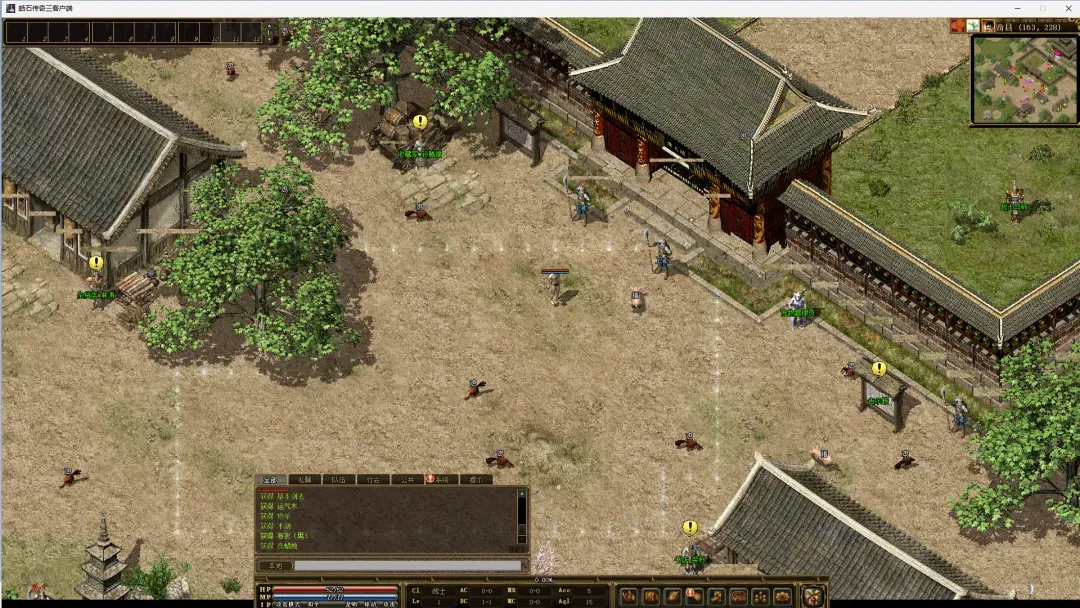Click the chat message input field
Viewport: 1080px width, 608px height.
click(407, 566)
